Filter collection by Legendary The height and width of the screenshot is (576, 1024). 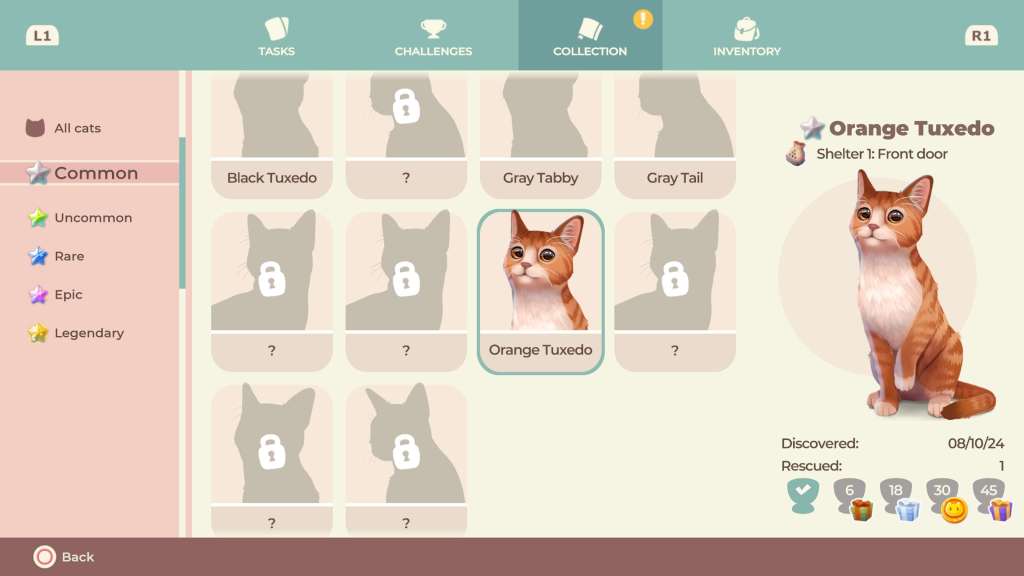pos(88,333)
